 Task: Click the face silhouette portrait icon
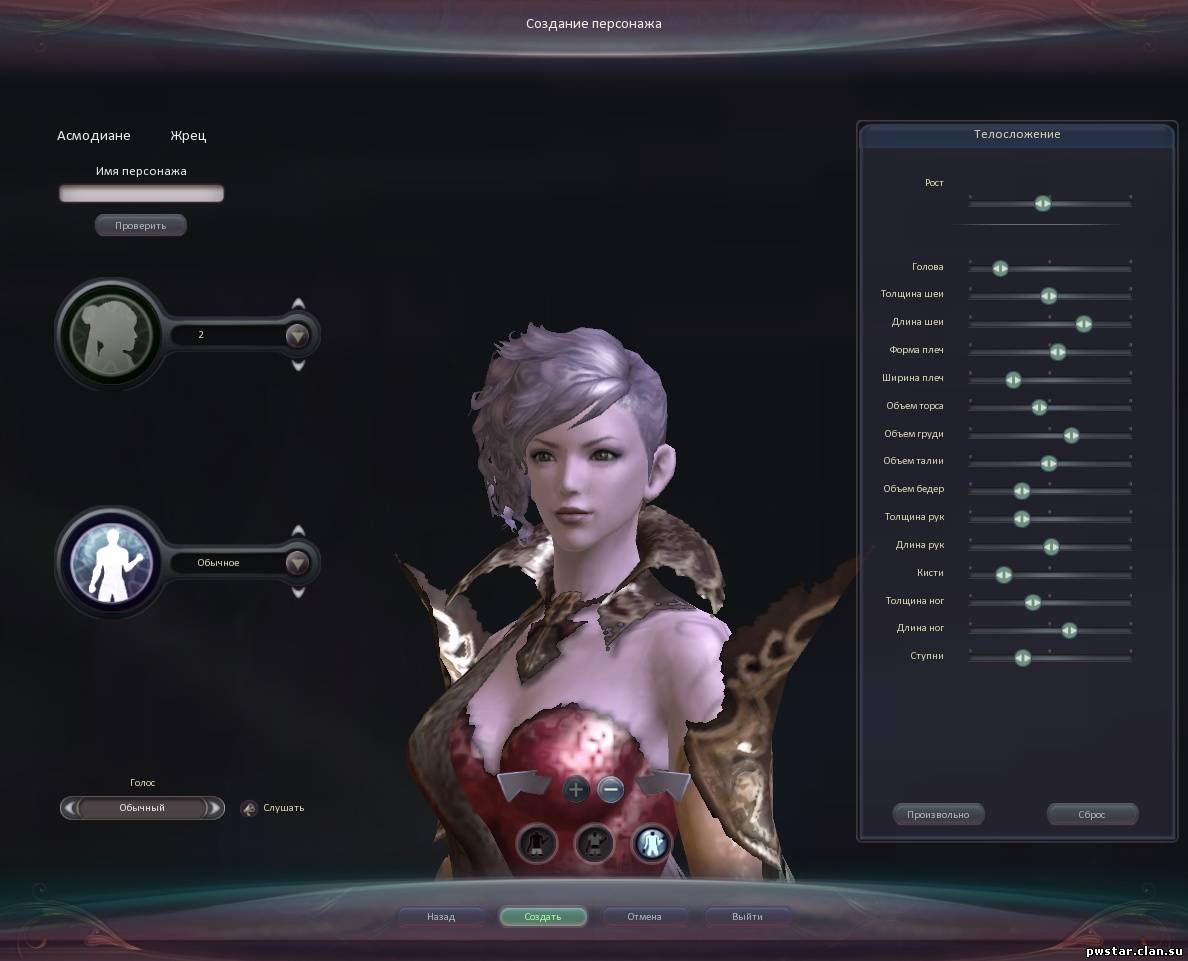tap(109, 334)
